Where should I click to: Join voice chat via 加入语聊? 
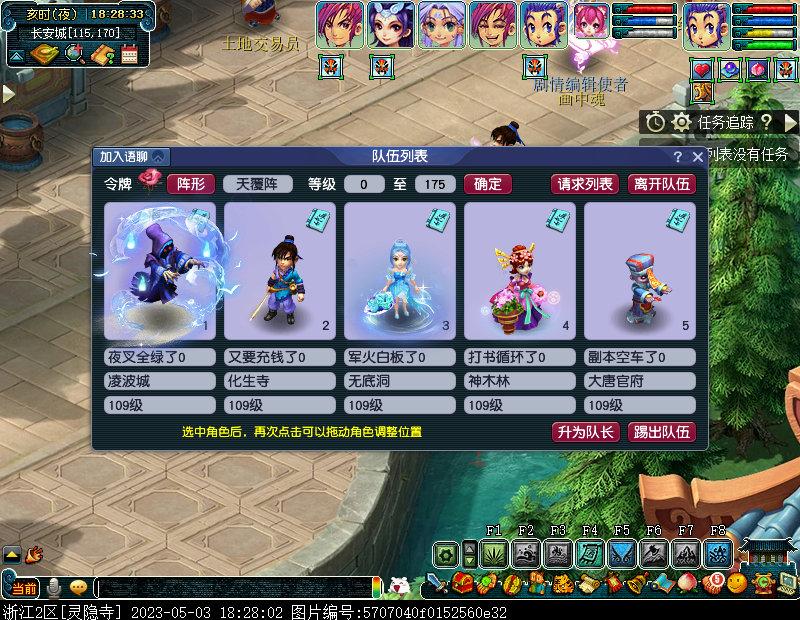tap(132, 157)
